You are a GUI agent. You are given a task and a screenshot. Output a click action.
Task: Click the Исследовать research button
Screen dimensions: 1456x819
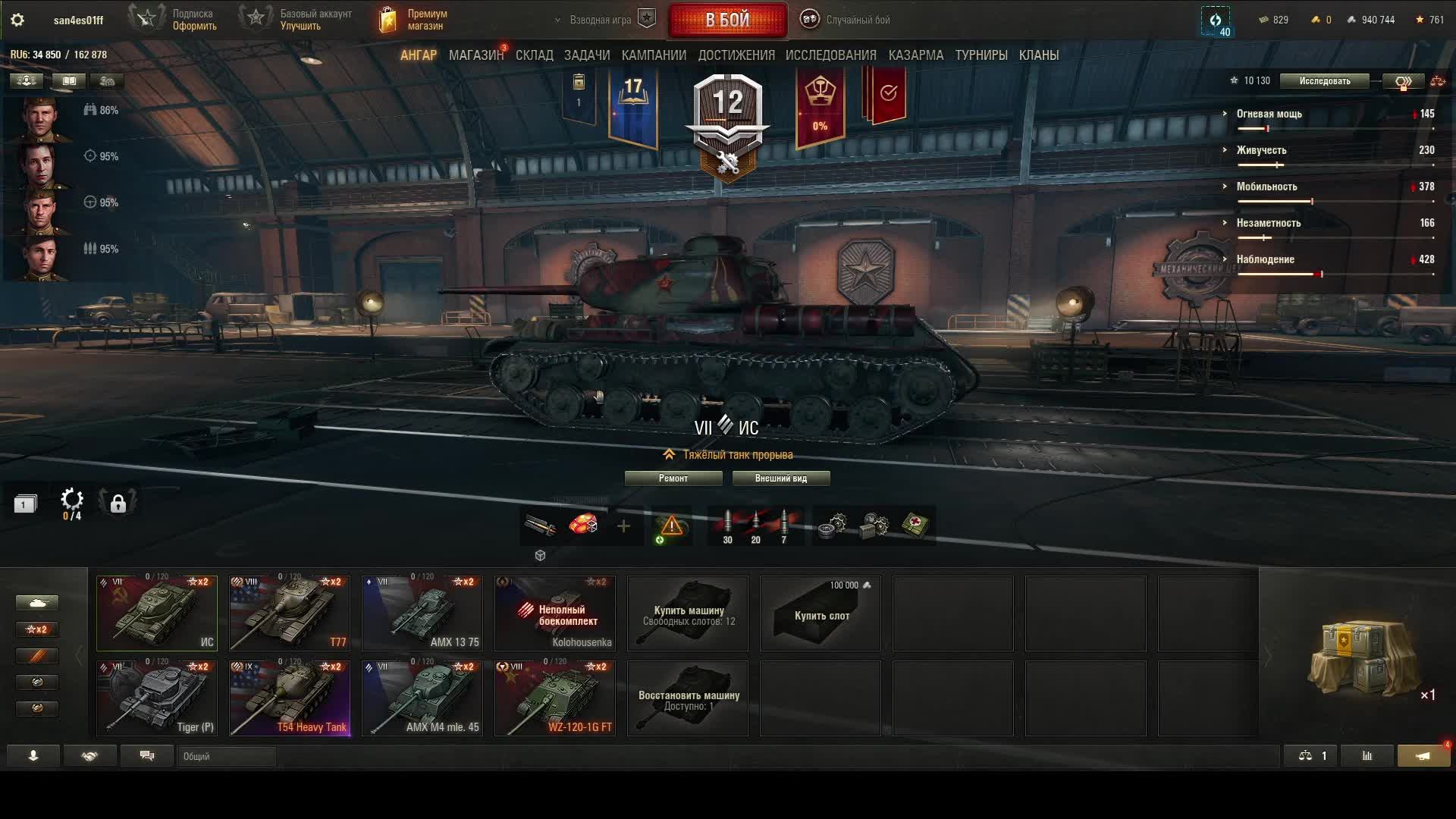[x=1324, y=81]
